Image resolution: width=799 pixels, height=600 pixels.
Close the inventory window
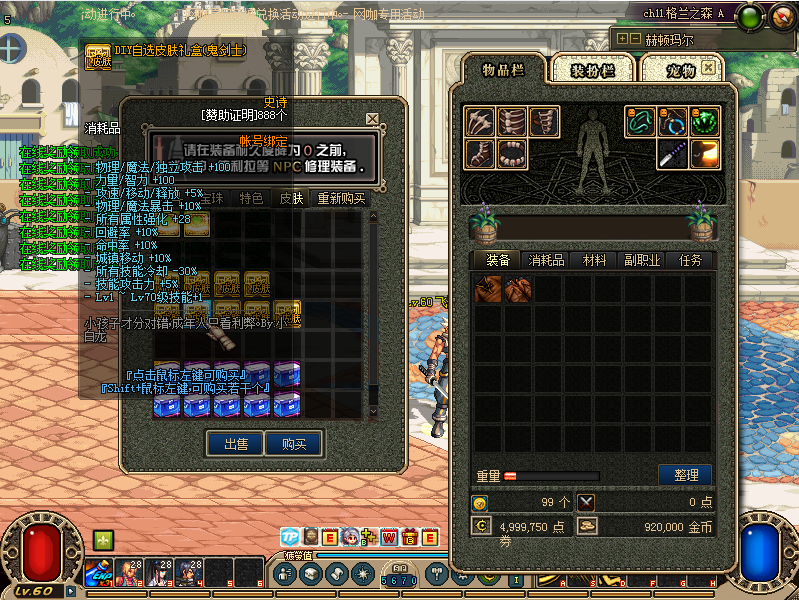pyautogui.click(x=708, y=68)
